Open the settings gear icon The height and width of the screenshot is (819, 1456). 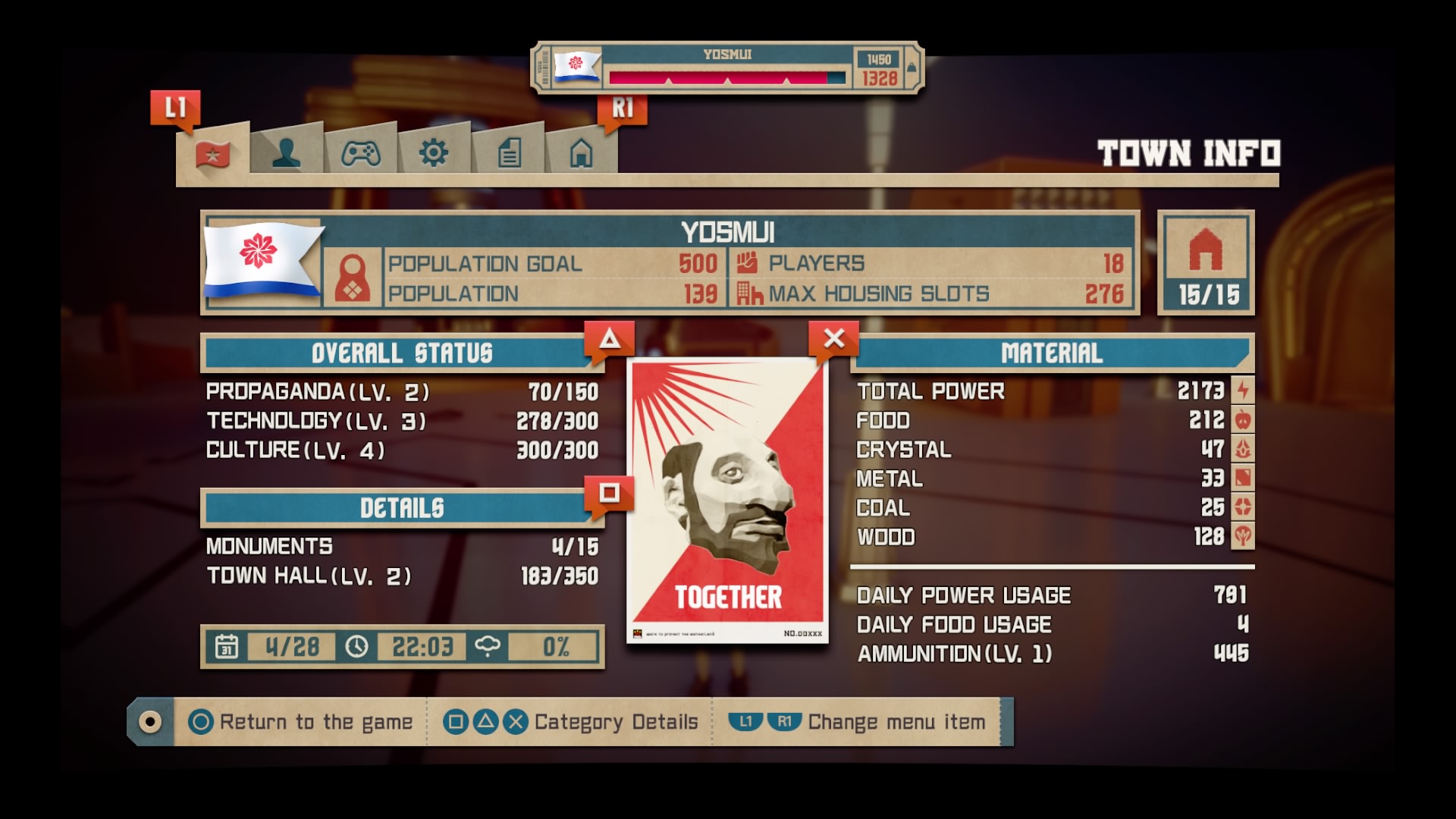(x=434, y=152)
